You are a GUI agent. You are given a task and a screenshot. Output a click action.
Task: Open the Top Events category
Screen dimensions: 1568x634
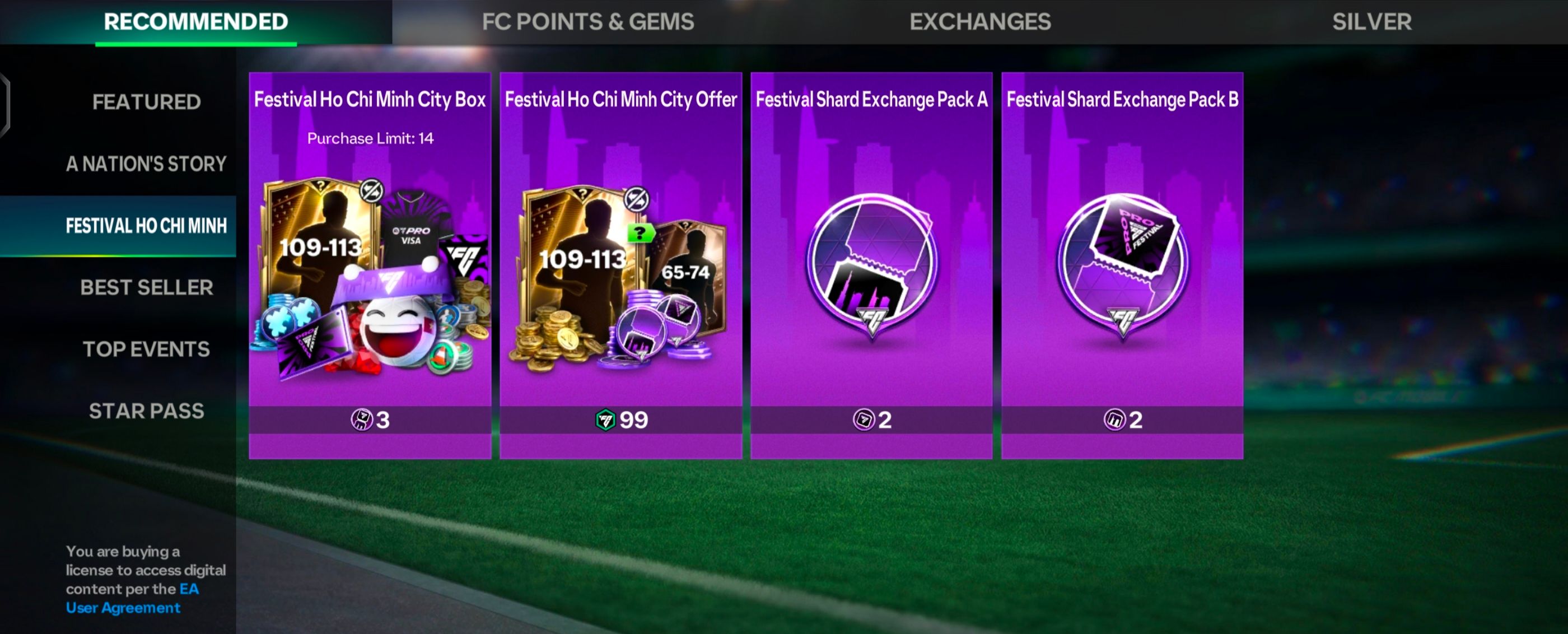point(146,349)
